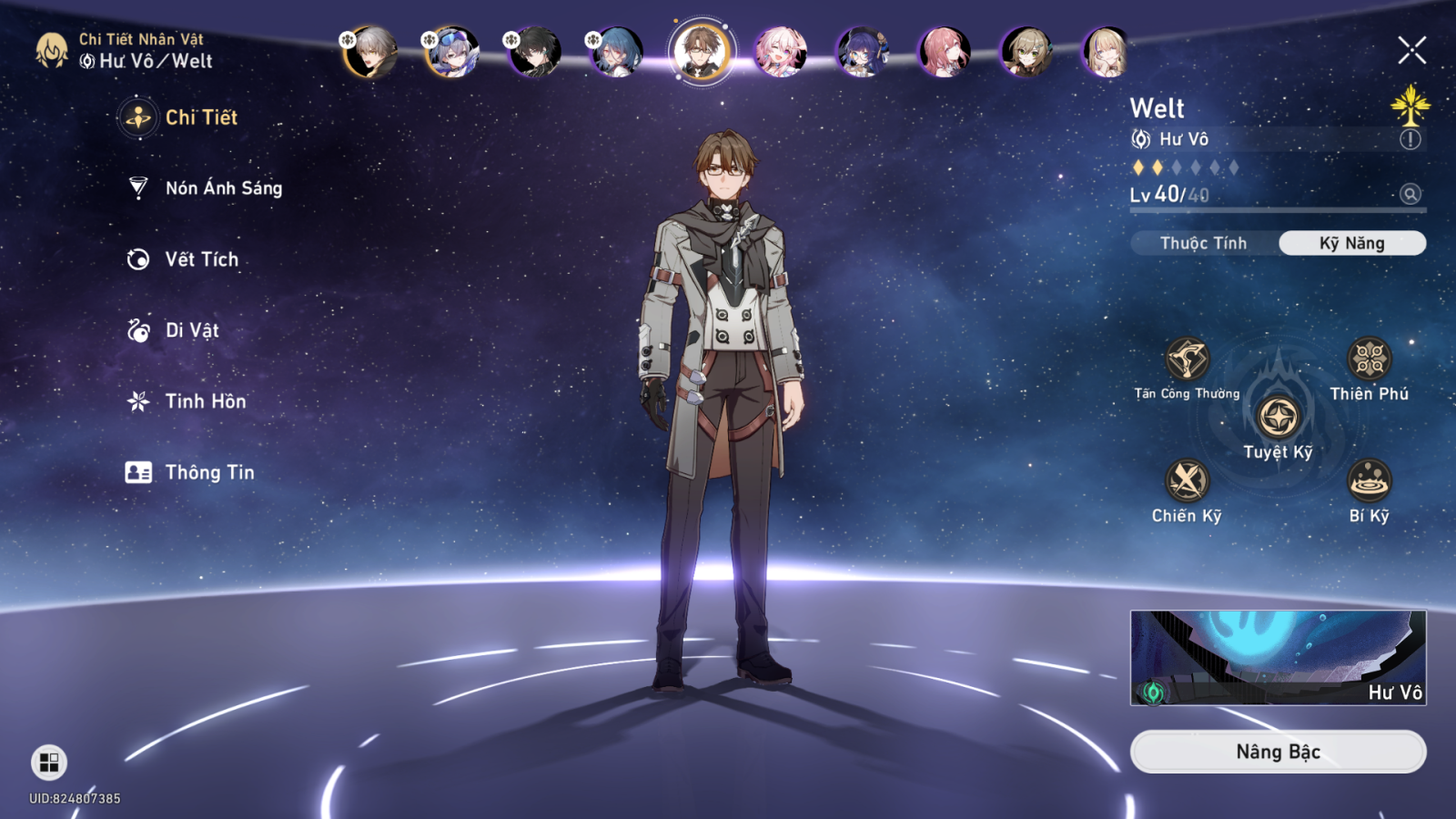Switch to the Kỹ Năng tab

coord(1351,243)
